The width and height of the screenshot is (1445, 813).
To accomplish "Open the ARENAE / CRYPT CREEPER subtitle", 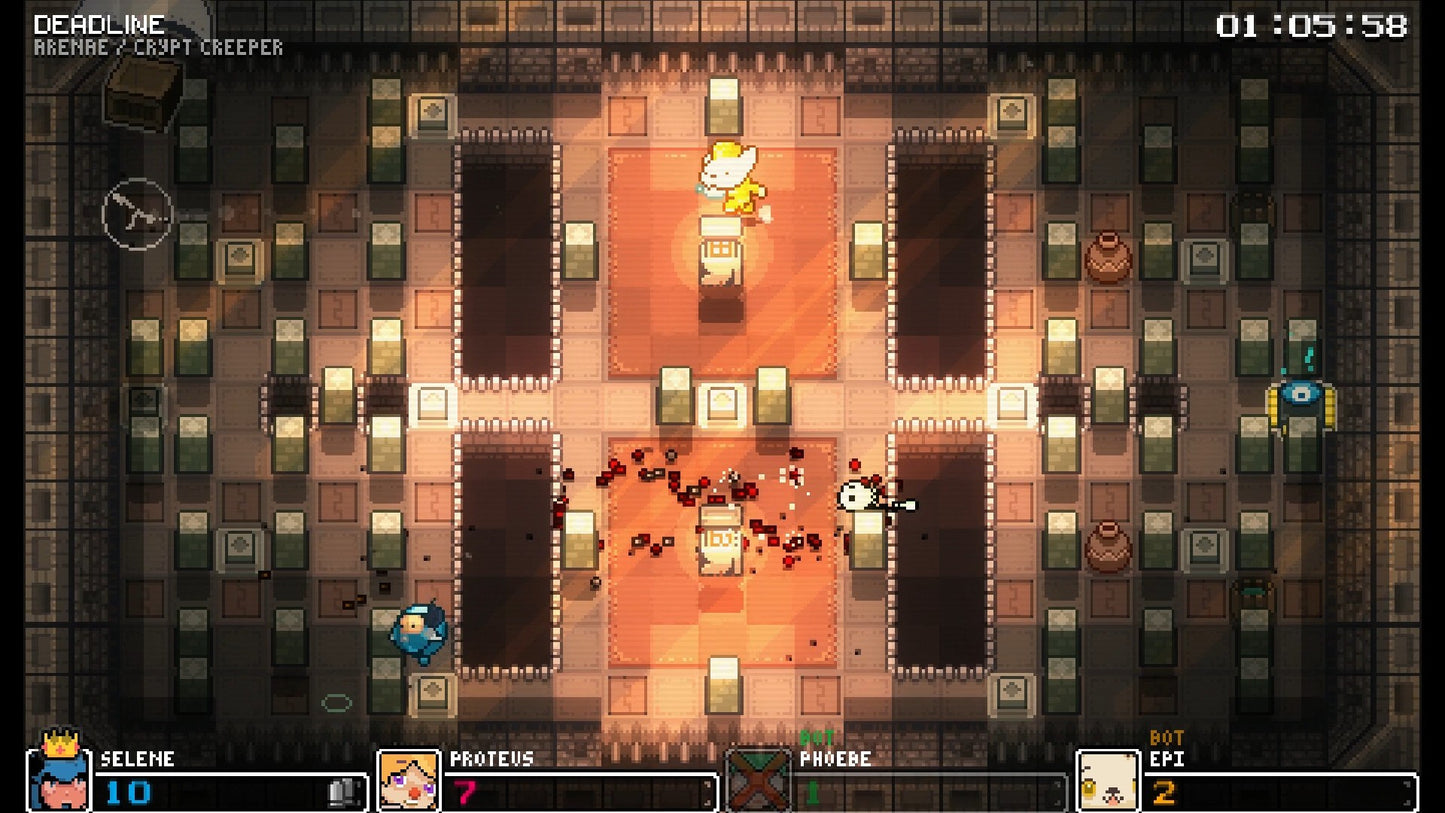I will tap(157, 45).
